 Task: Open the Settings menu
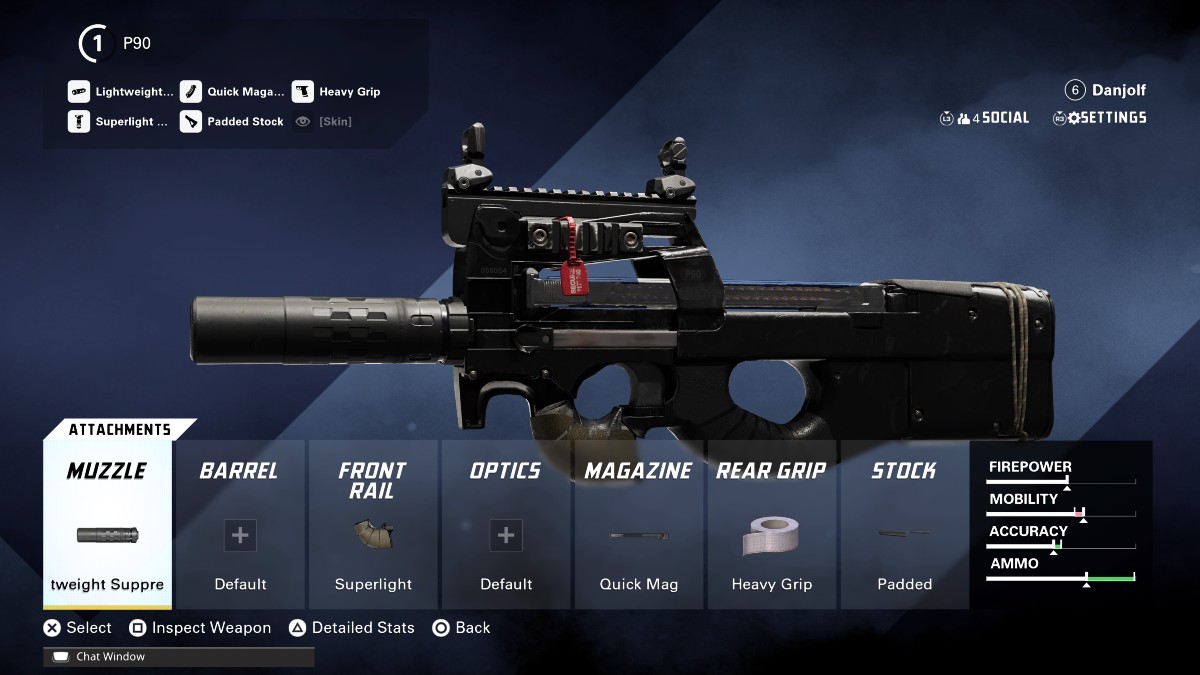[1100, 118]
